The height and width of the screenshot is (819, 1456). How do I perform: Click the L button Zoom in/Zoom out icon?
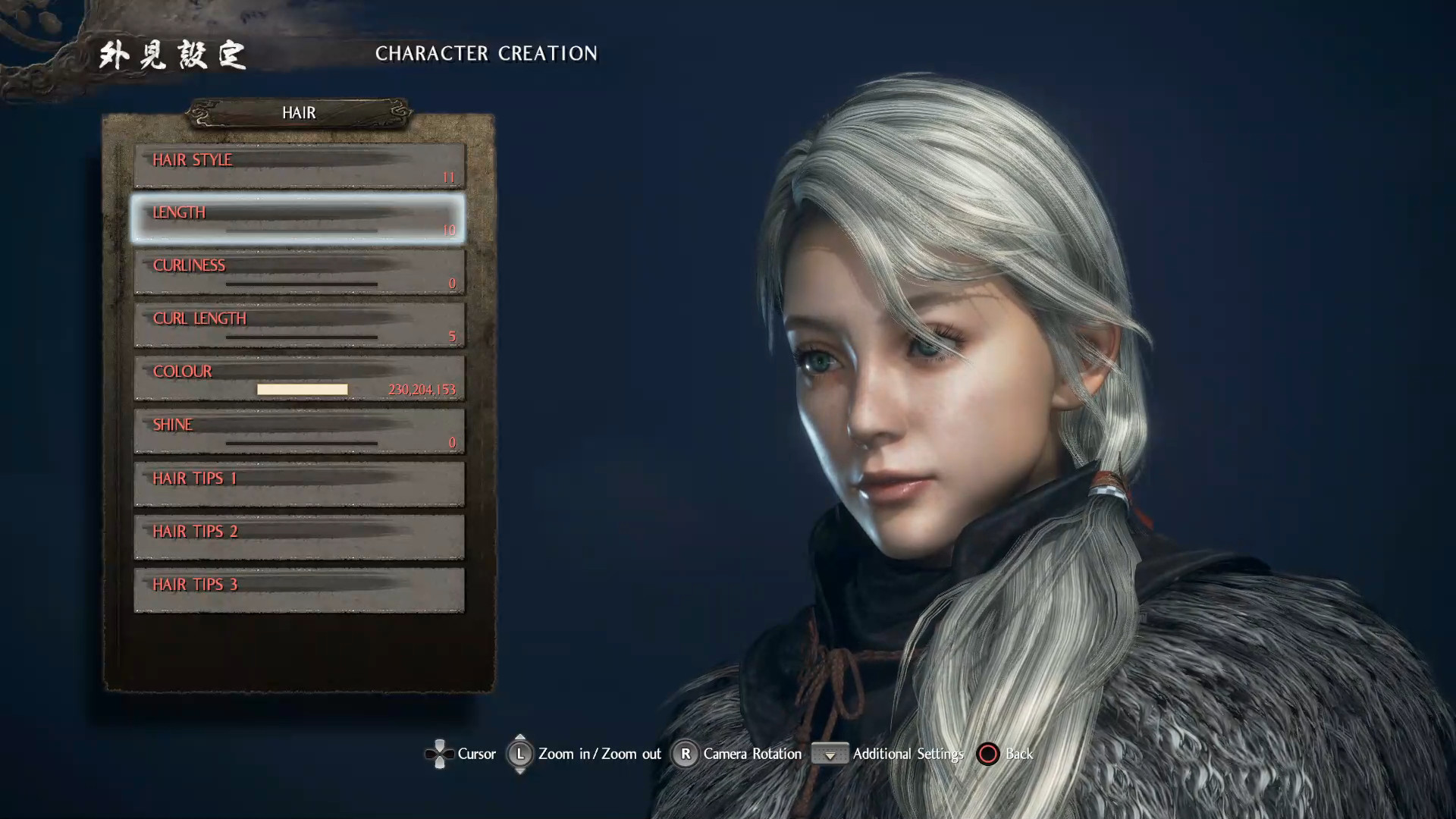coord(520,754)
